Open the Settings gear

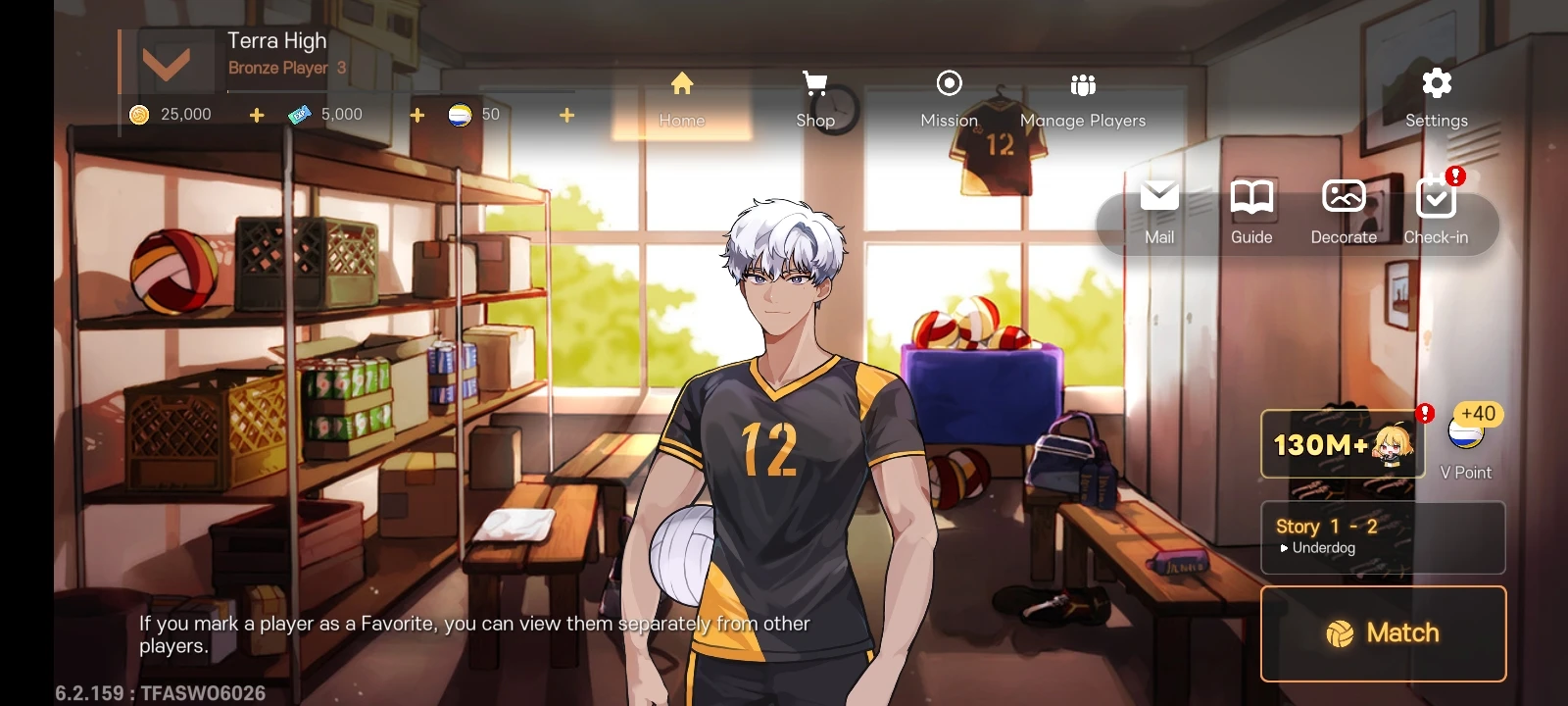coord(1436,84)
